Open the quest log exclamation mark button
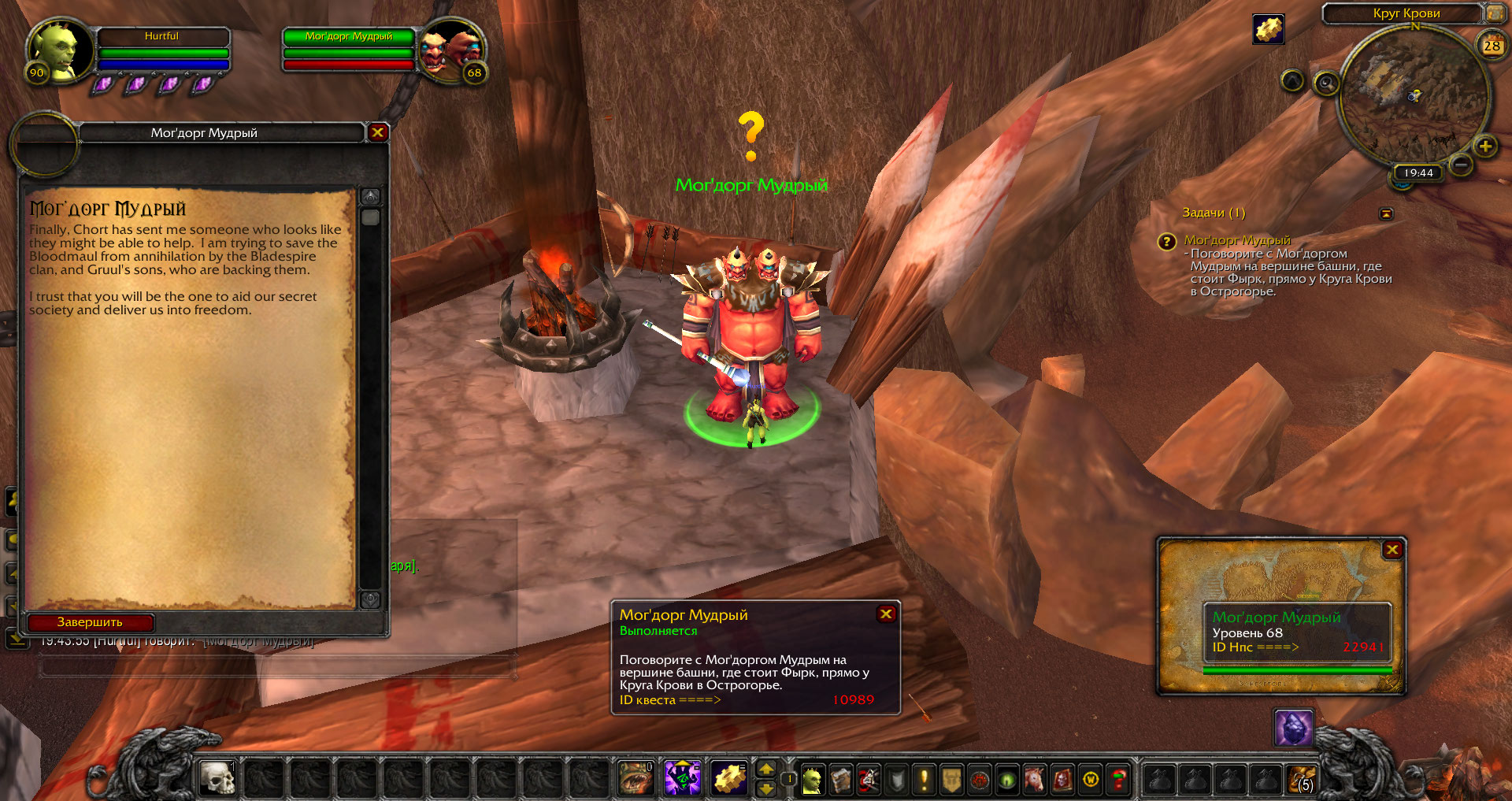Image resolution: width=1512 pixels, height=801 pixels. [924, 780]
